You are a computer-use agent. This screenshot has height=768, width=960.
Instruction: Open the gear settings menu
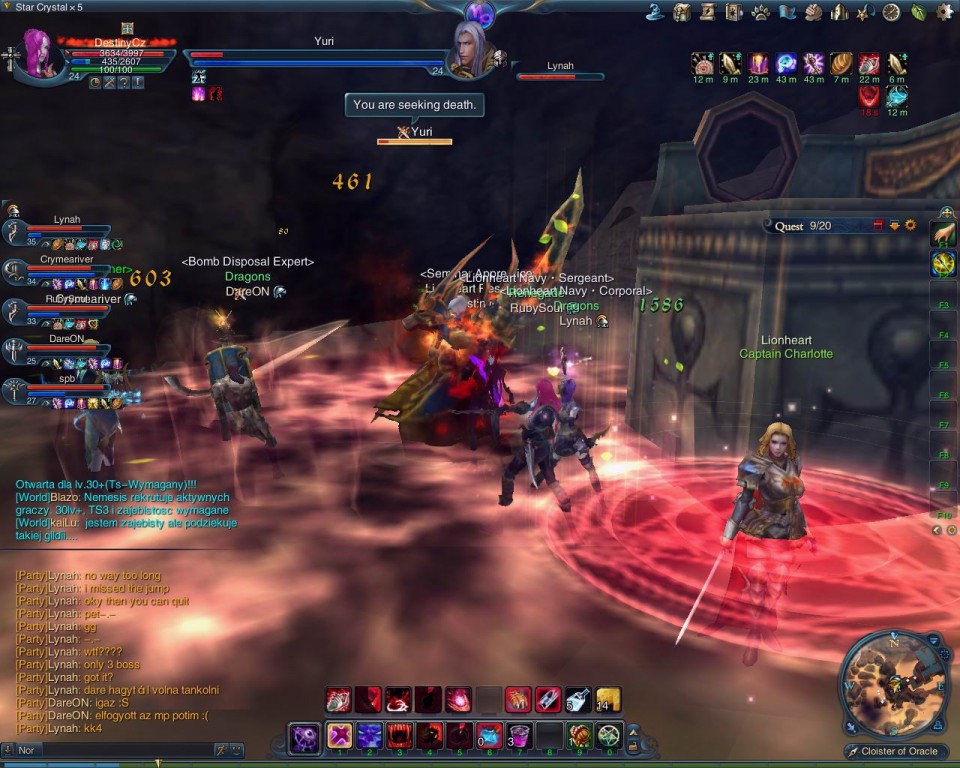coord(944,12)
